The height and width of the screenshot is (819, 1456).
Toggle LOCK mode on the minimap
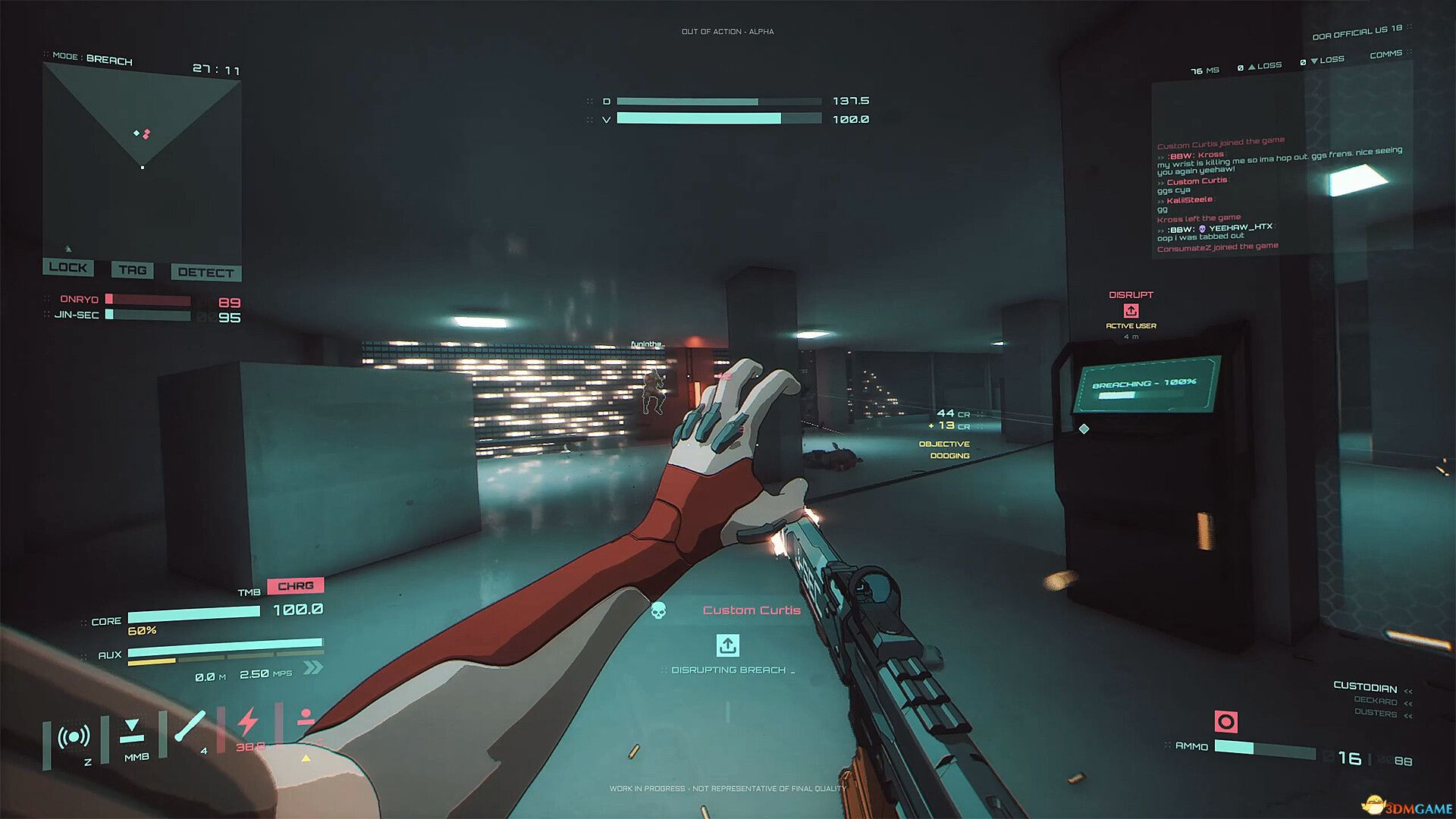click(68, 268)
